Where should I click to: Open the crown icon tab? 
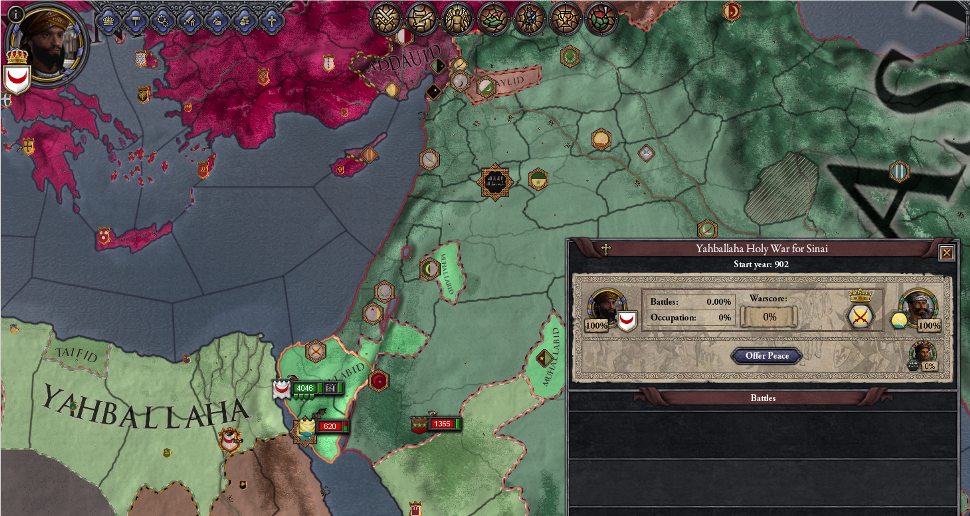click(108, 19)
